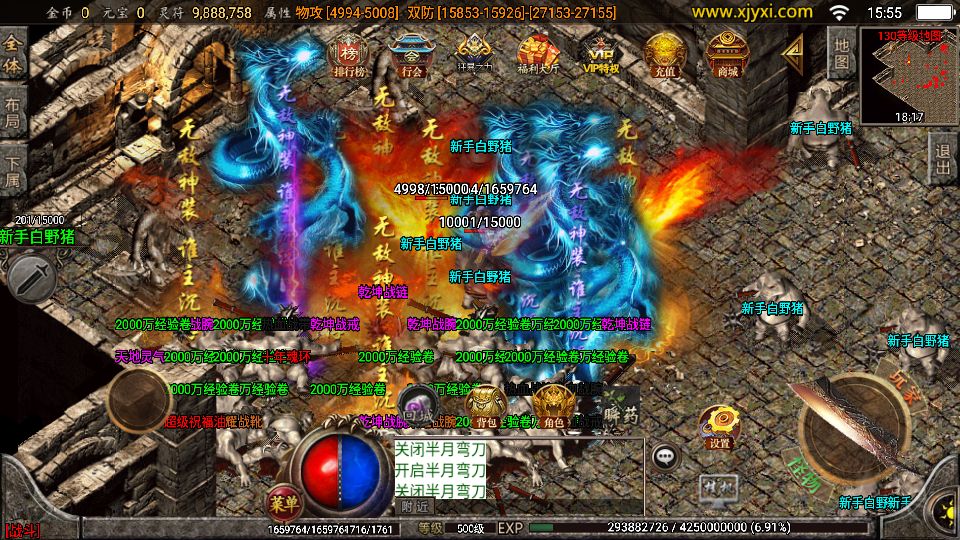
Task: Collapse the top icon bar with the arrow
Action: [x=793, y=50]
